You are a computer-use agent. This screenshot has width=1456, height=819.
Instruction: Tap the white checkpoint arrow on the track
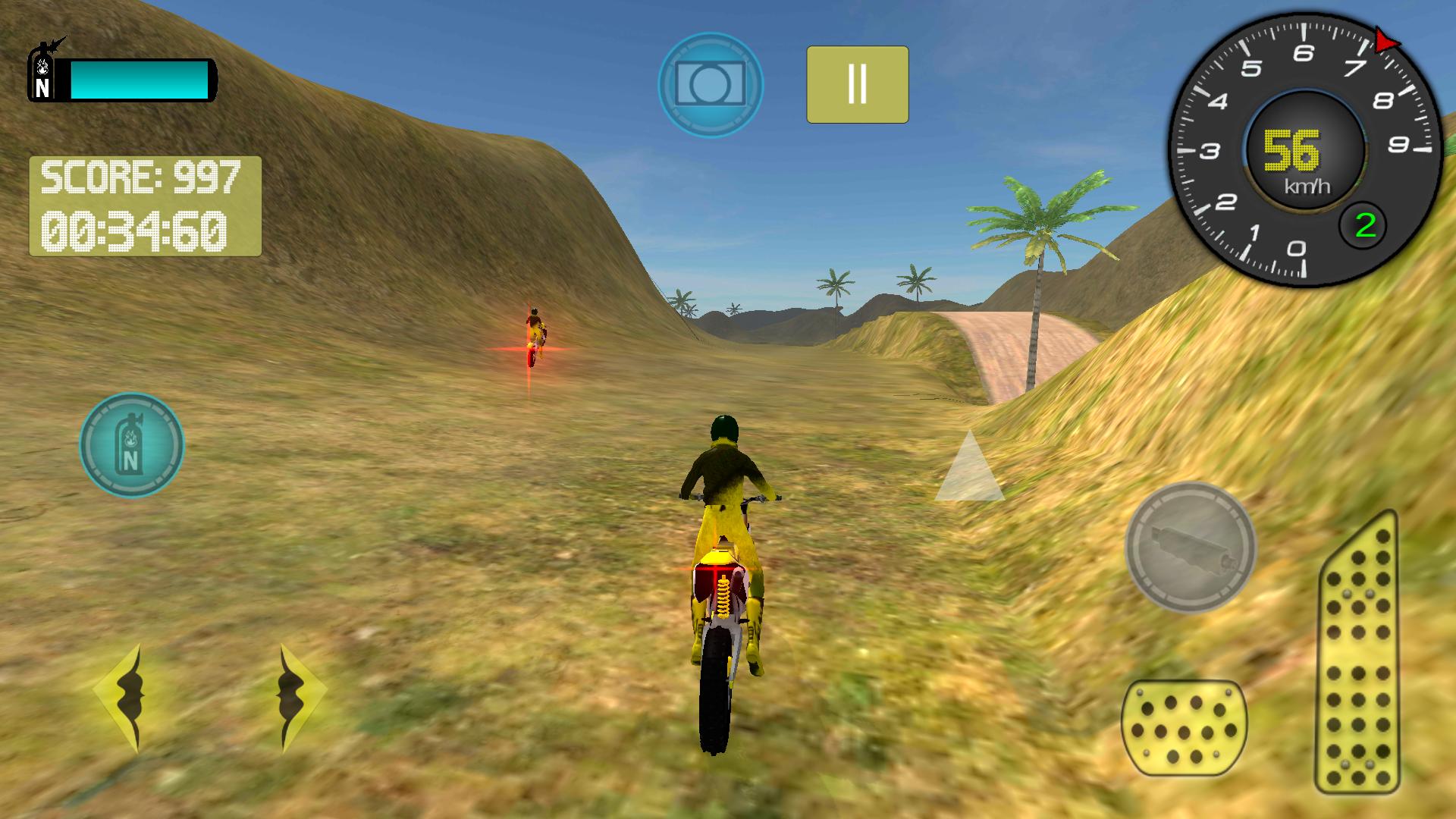click(969, 472)
